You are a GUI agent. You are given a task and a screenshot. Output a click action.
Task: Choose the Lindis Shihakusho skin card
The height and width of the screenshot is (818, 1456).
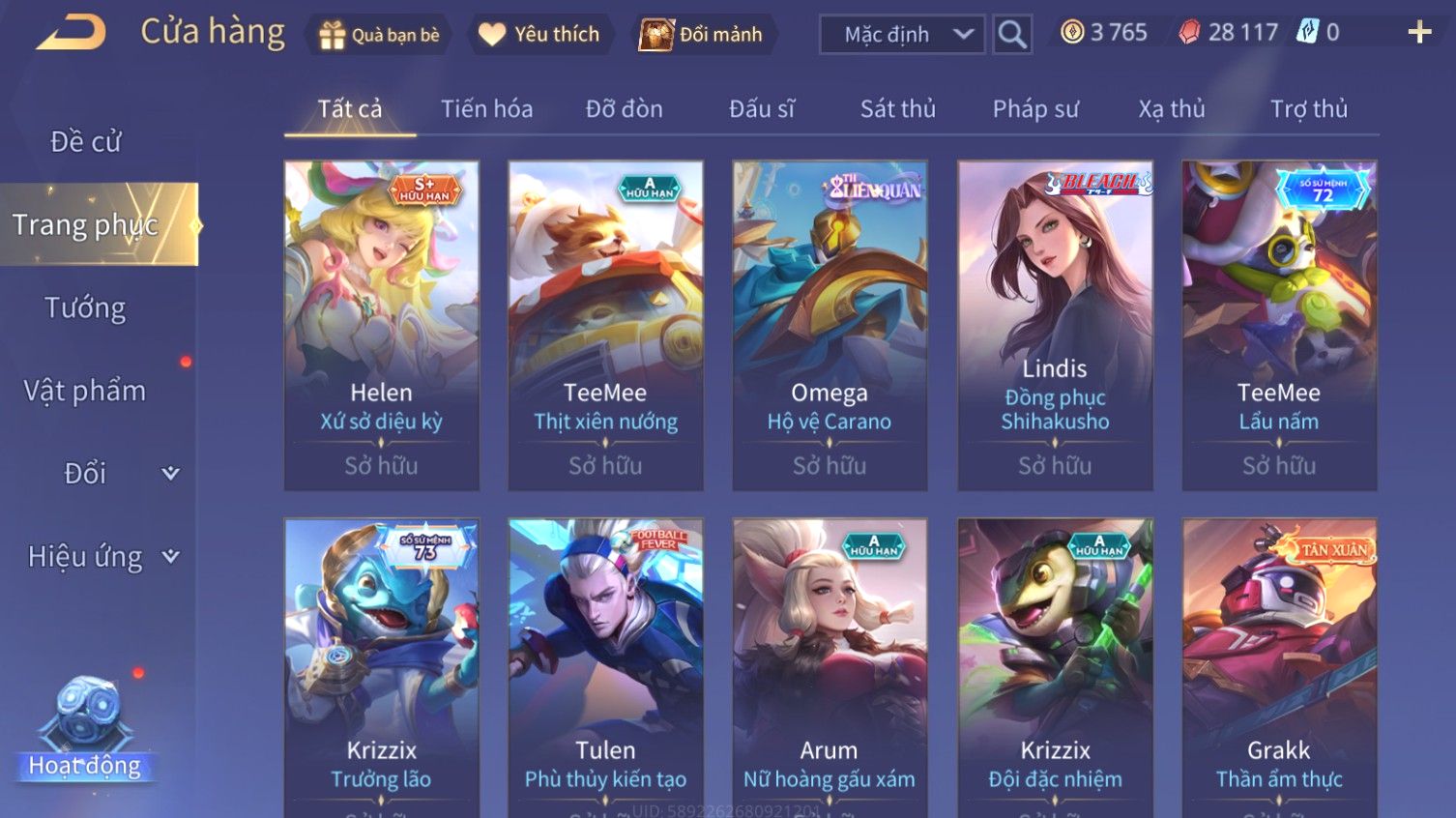(x=1055, y=325)
